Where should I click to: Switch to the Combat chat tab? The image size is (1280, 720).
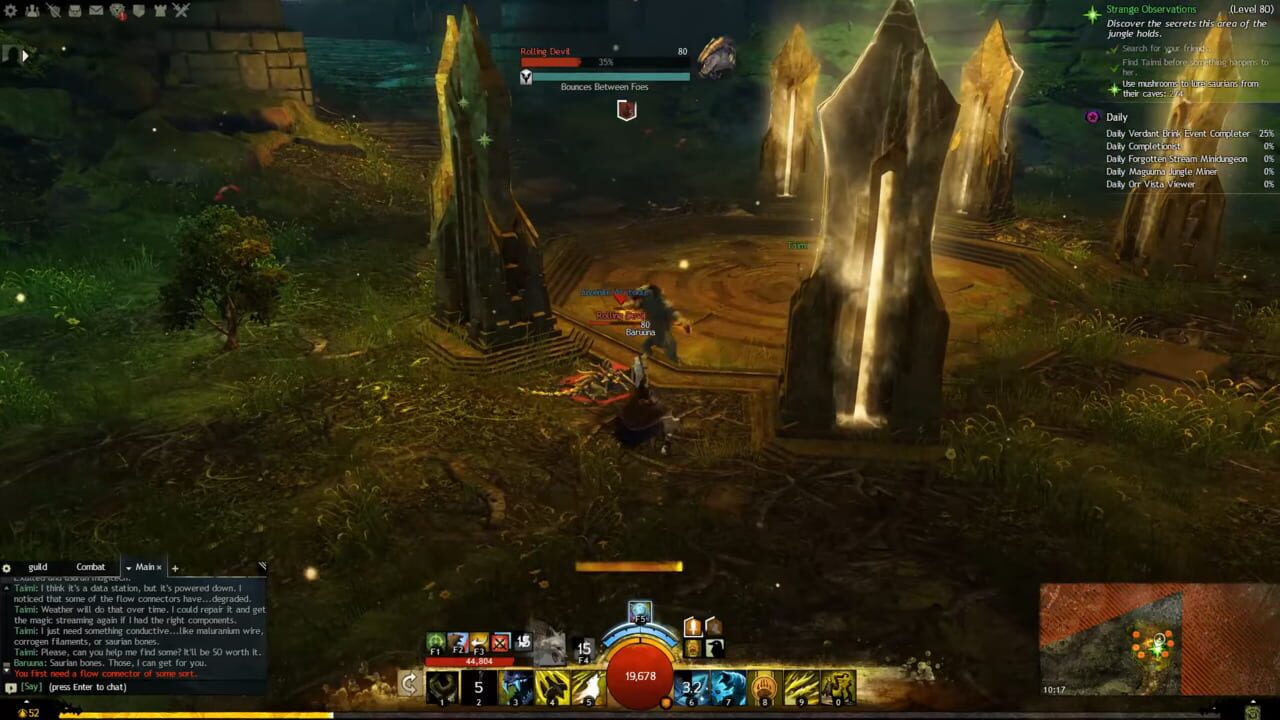[90, 567]
